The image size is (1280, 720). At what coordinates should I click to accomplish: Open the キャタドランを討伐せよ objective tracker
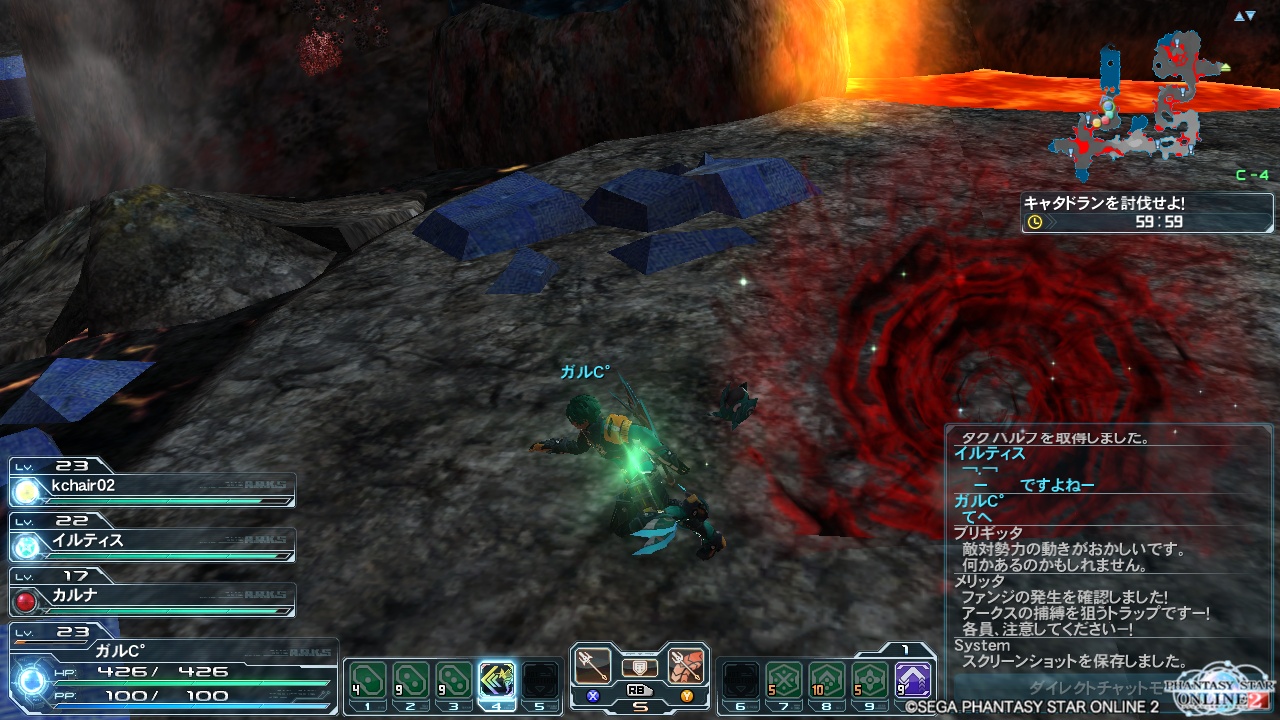(x=1147, y=212)
